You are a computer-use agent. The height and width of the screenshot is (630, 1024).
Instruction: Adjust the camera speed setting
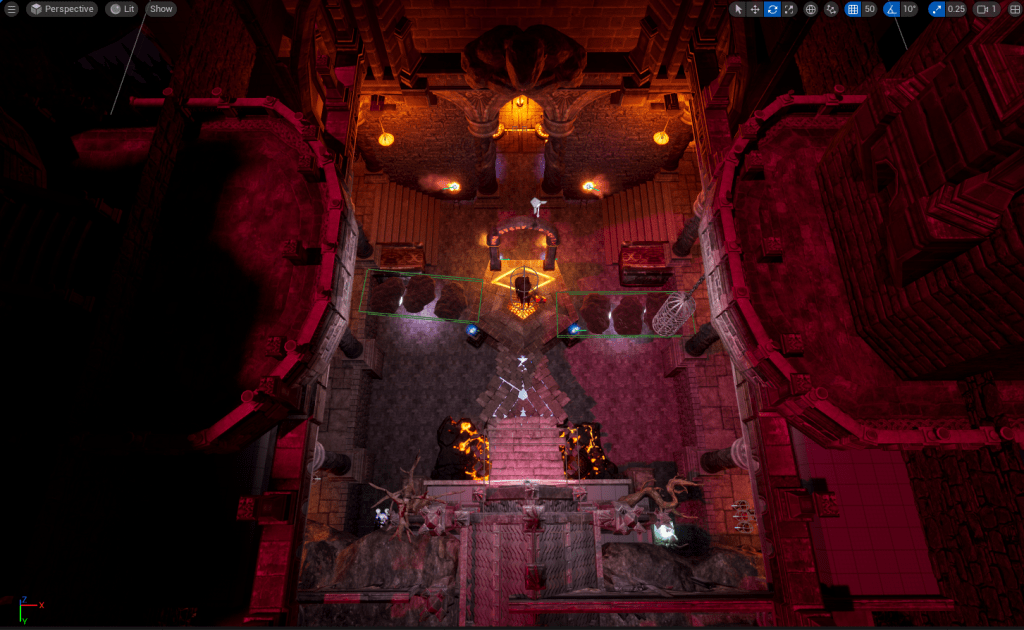click(986, 9)
